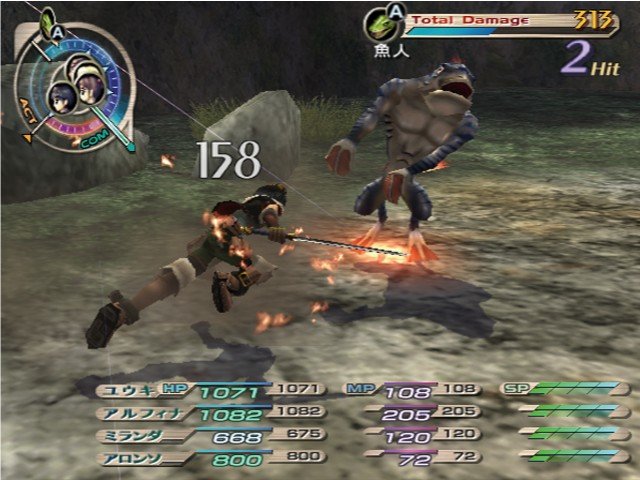Choose party member アロンソ in the status list
Image resolution: width=640 pixels, height=480 pixels.
point(123,458)
